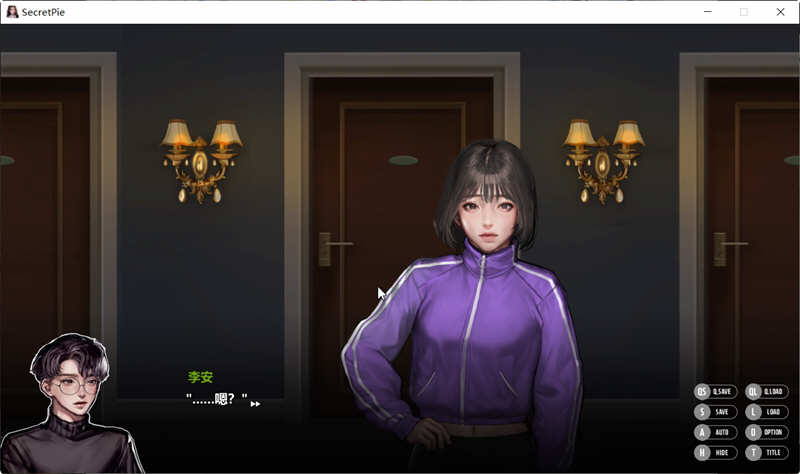Advance dialogue via the arrow indicator
This screenshot has width=800, height=474.
coord(255,404)
